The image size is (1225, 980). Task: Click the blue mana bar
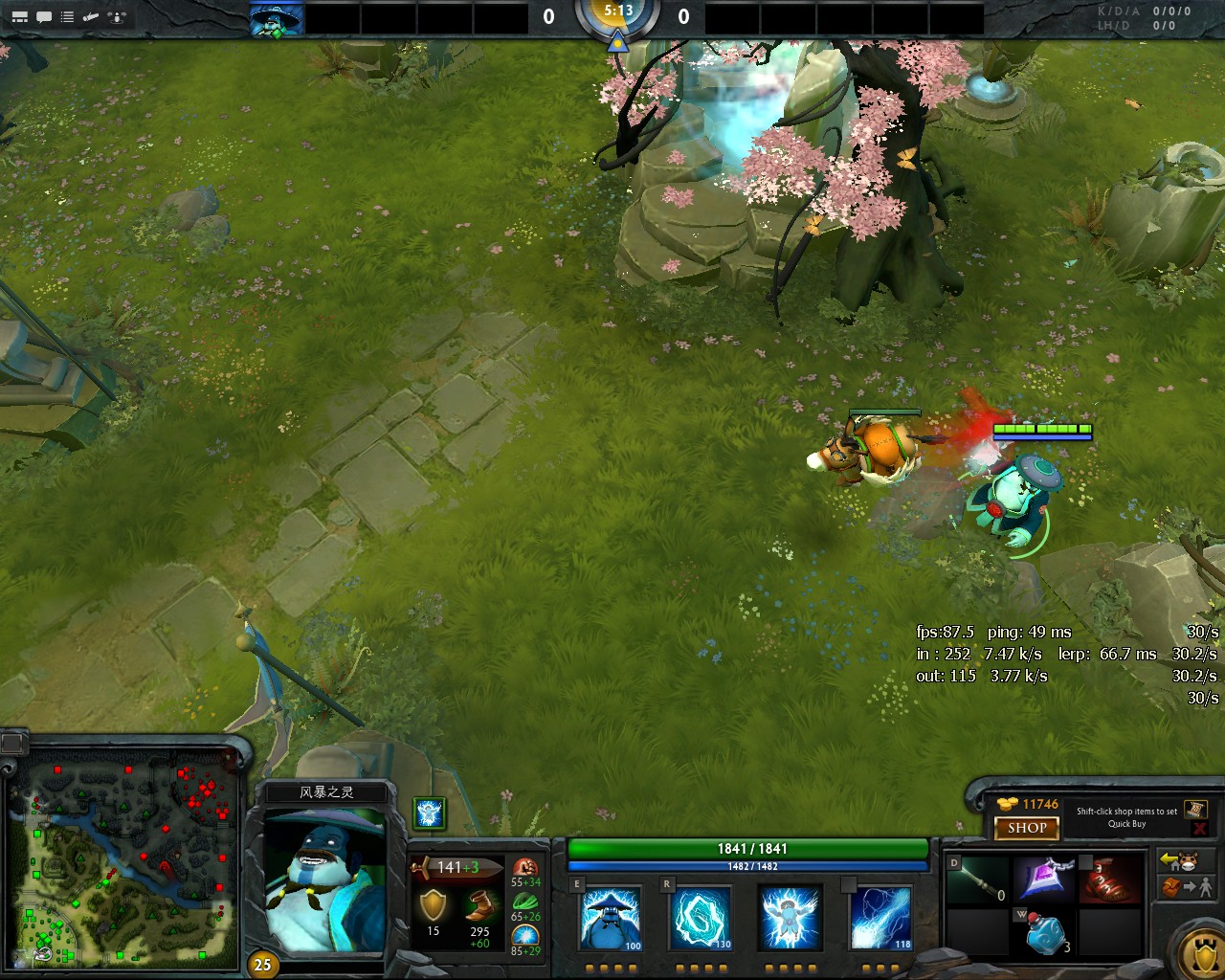[x=746, y=862]
